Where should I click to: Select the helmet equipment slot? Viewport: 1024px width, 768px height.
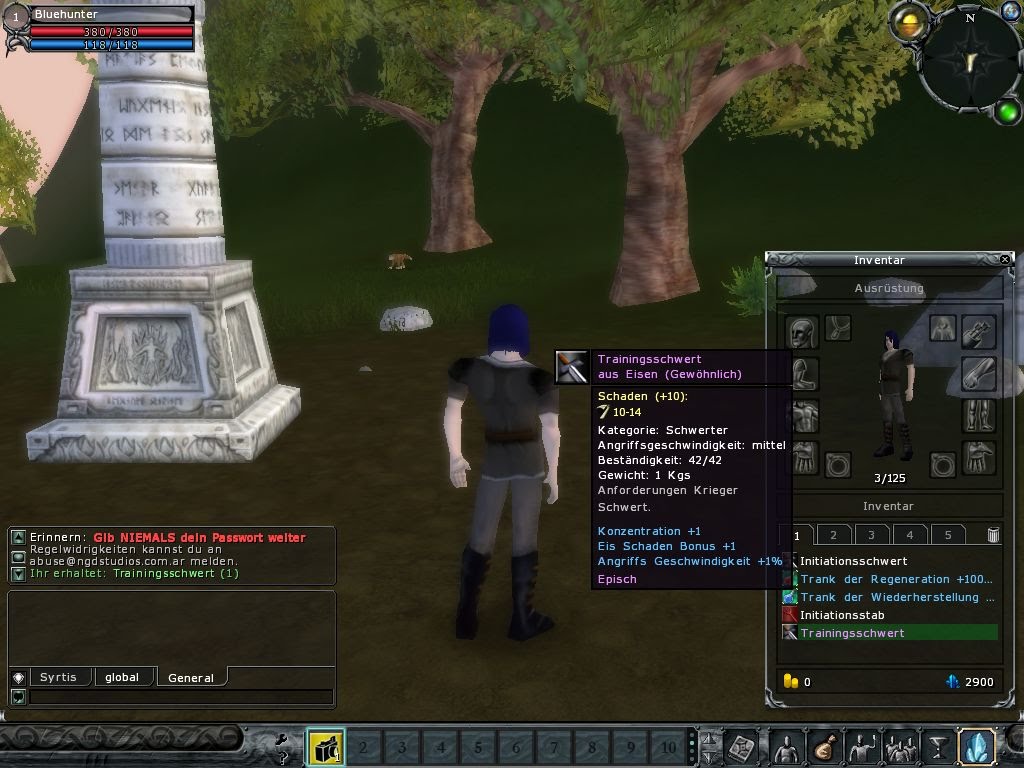(802, 332)
